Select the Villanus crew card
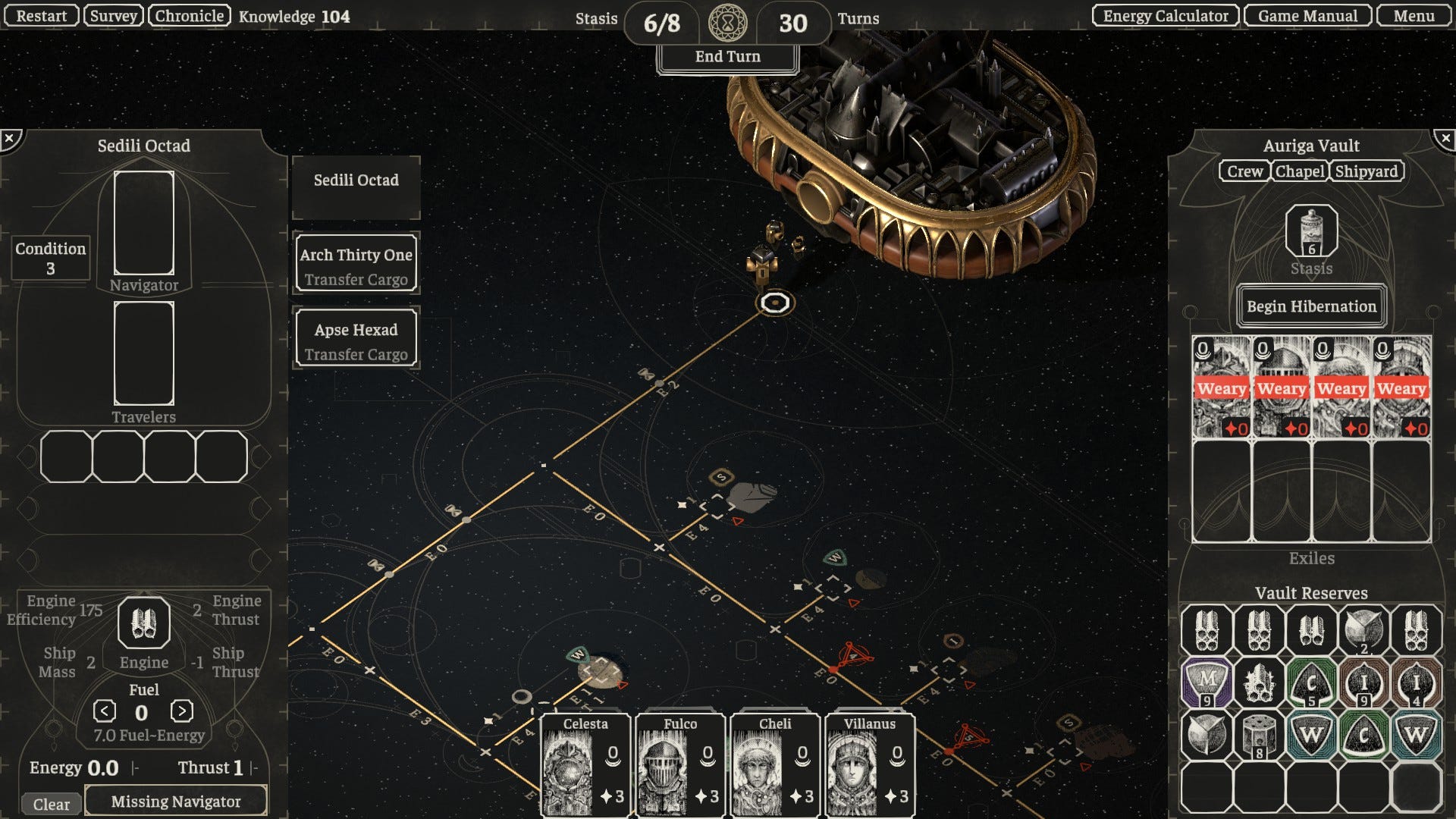The image size is (1456, 819). click(x=869, y=766)
